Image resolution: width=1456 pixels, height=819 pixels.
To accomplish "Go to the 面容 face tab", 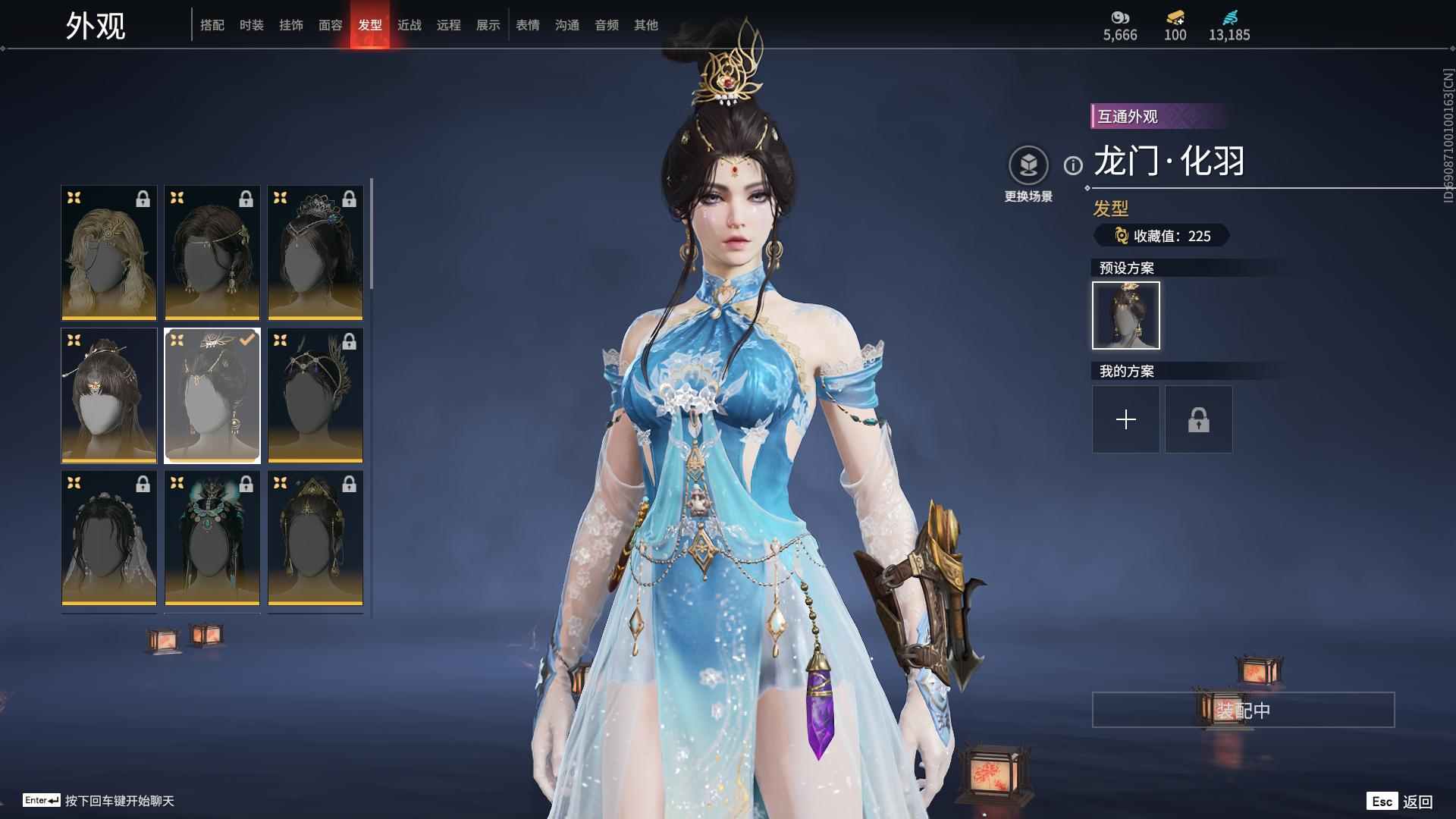I will click(x=331, y=25).
